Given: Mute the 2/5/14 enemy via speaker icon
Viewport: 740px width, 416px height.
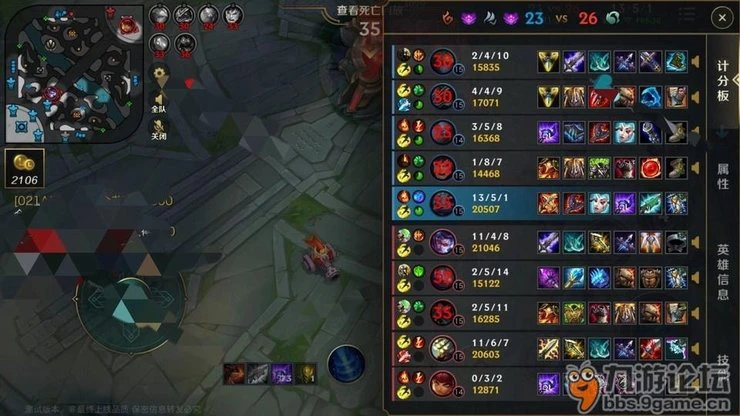Looking at the screenshot, I should click(x=697, y=276).
